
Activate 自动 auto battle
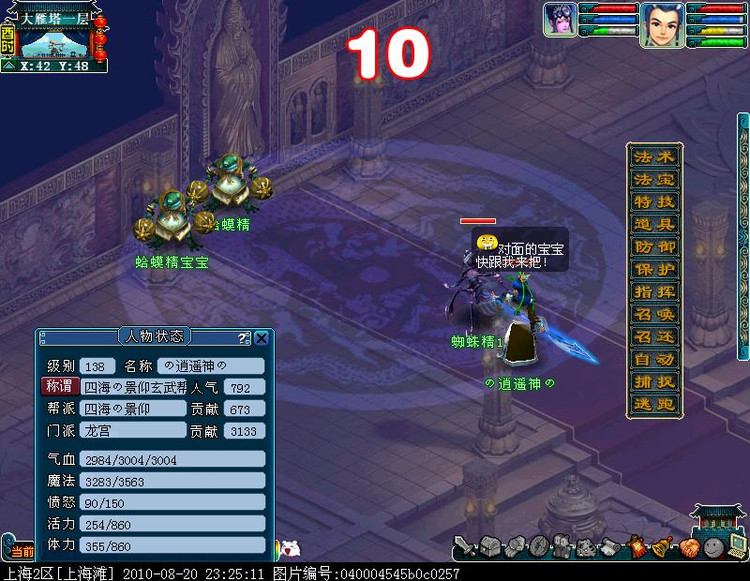[x=655, y=360]
